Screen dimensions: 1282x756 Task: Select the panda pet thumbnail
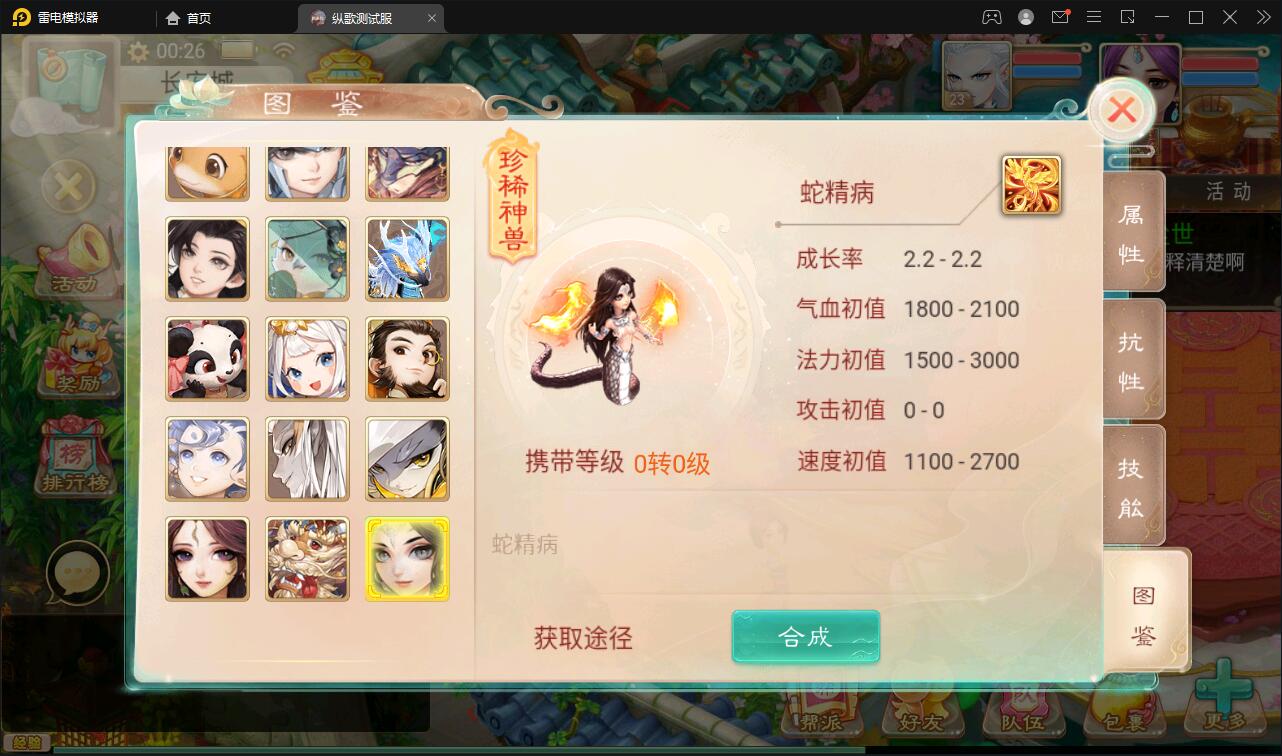[x=207, y=359]
